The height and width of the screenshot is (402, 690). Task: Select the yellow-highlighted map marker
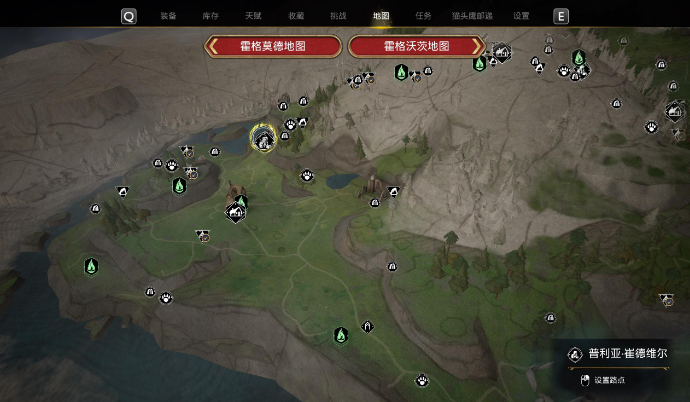click(264, 138)
